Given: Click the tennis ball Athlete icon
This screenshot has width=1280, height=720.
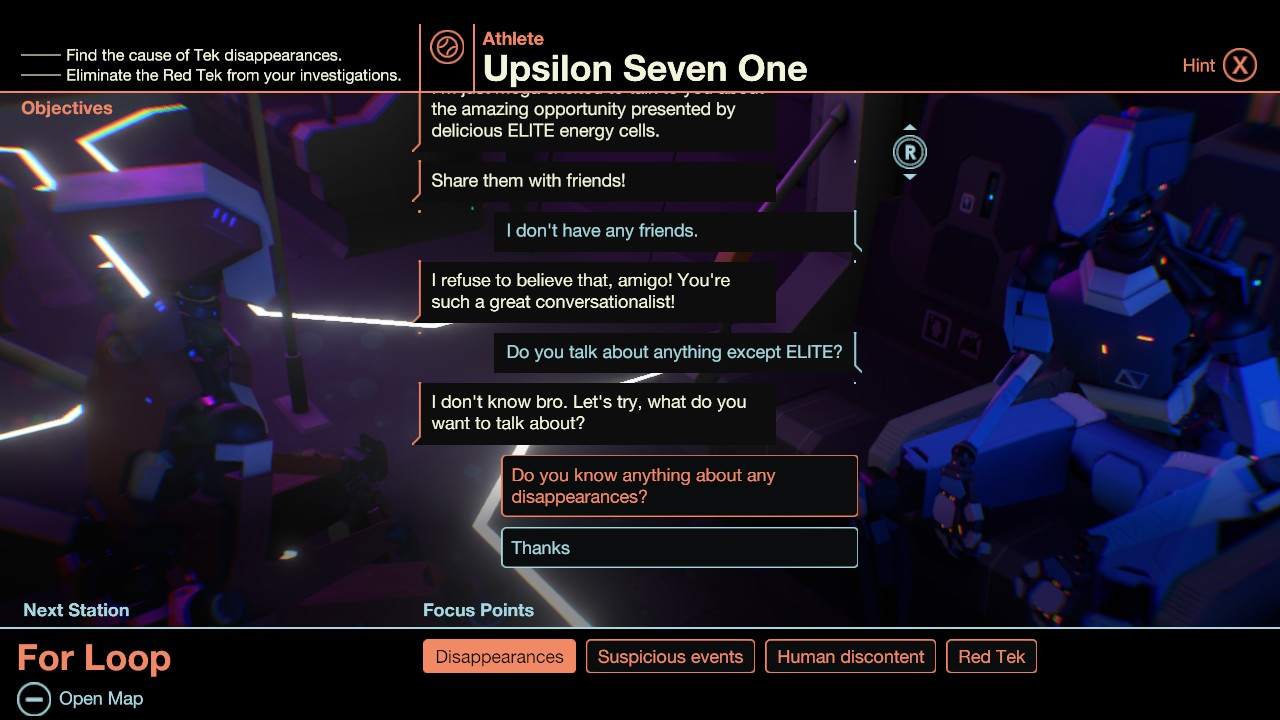Looking at the screenshot, I should (446, 46).
